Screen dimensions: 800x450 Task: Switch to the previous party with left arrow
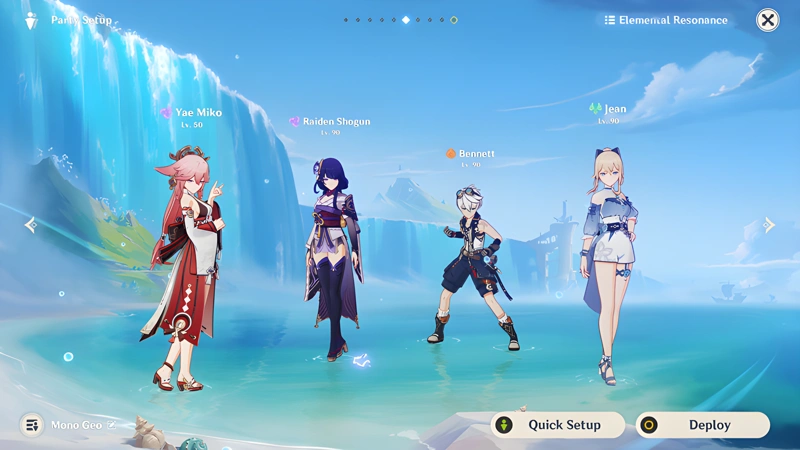pos(30,225)
